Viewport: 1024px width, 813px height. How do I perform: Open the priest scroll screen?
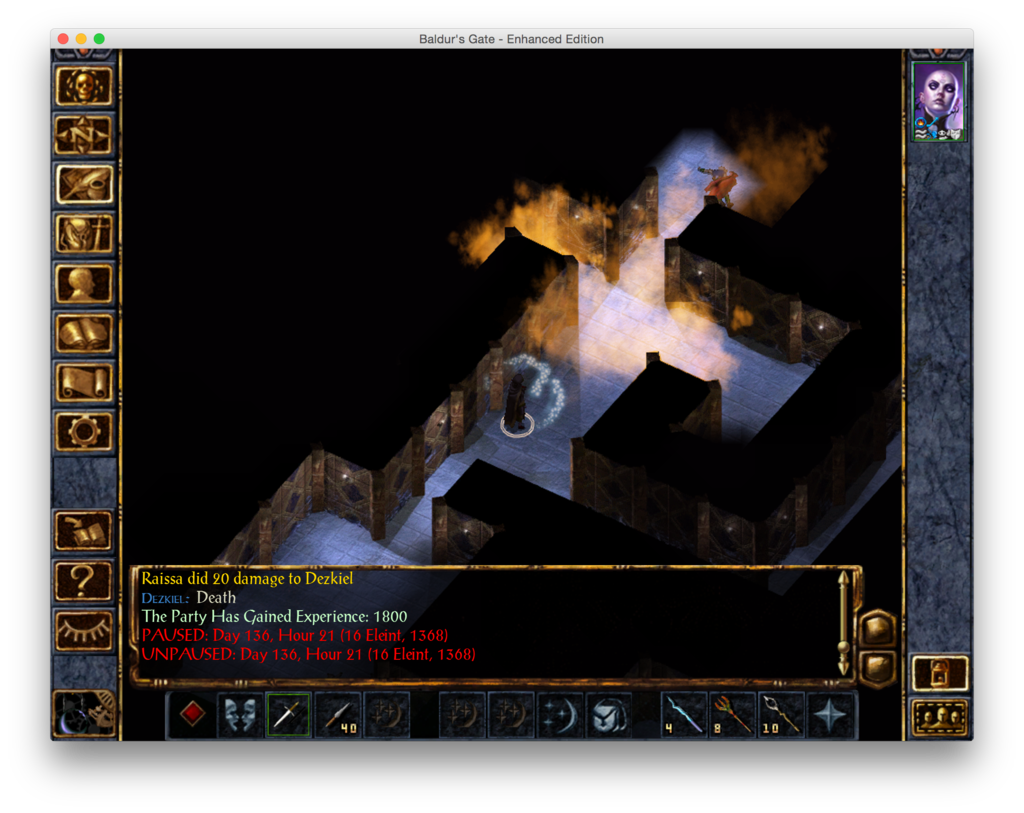point(84,382)
